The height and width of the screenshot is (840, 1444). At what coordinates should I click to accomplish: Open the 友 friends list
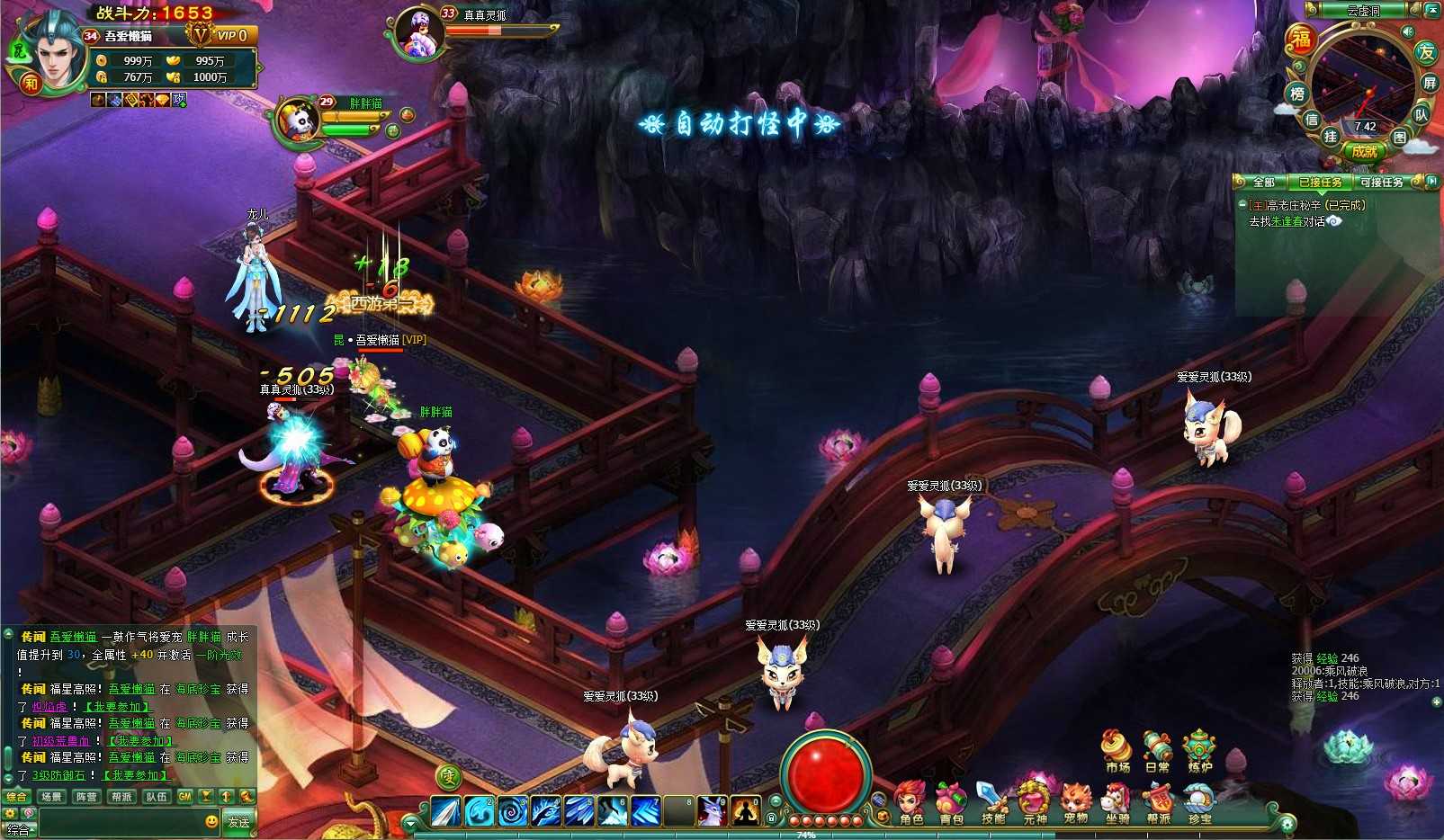click(x=1426, y=52)
